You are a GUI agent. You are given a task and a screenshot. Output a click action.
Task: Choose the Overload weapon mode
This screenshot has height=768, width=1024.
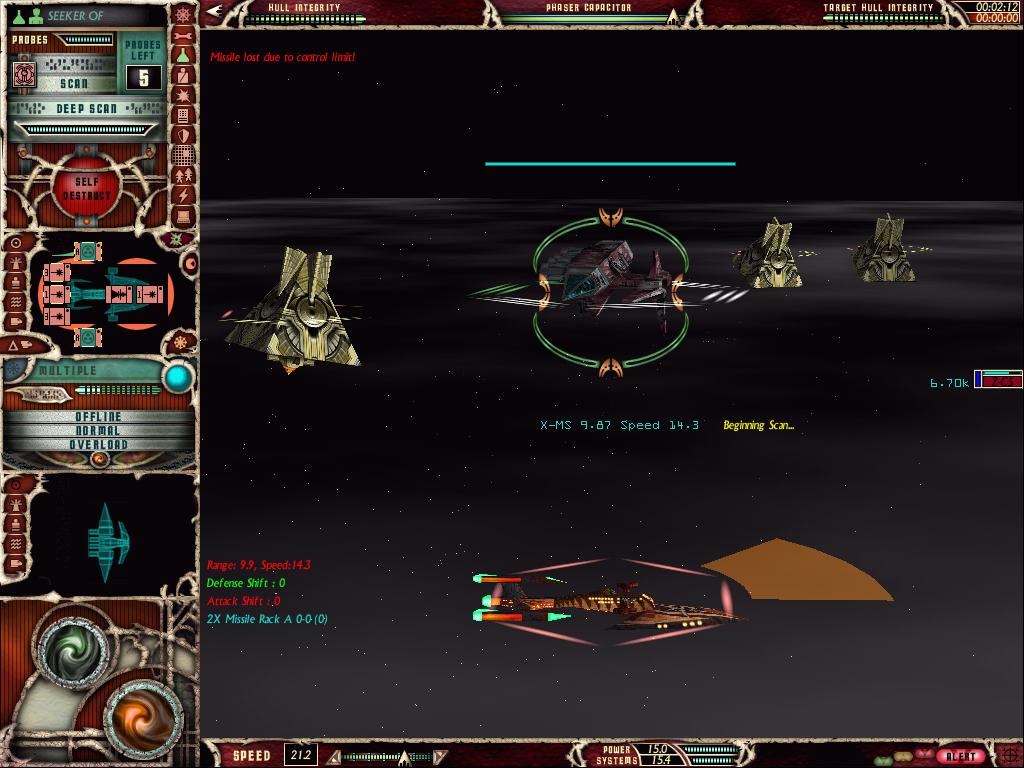pyautogui.click(x=98, y=444)
